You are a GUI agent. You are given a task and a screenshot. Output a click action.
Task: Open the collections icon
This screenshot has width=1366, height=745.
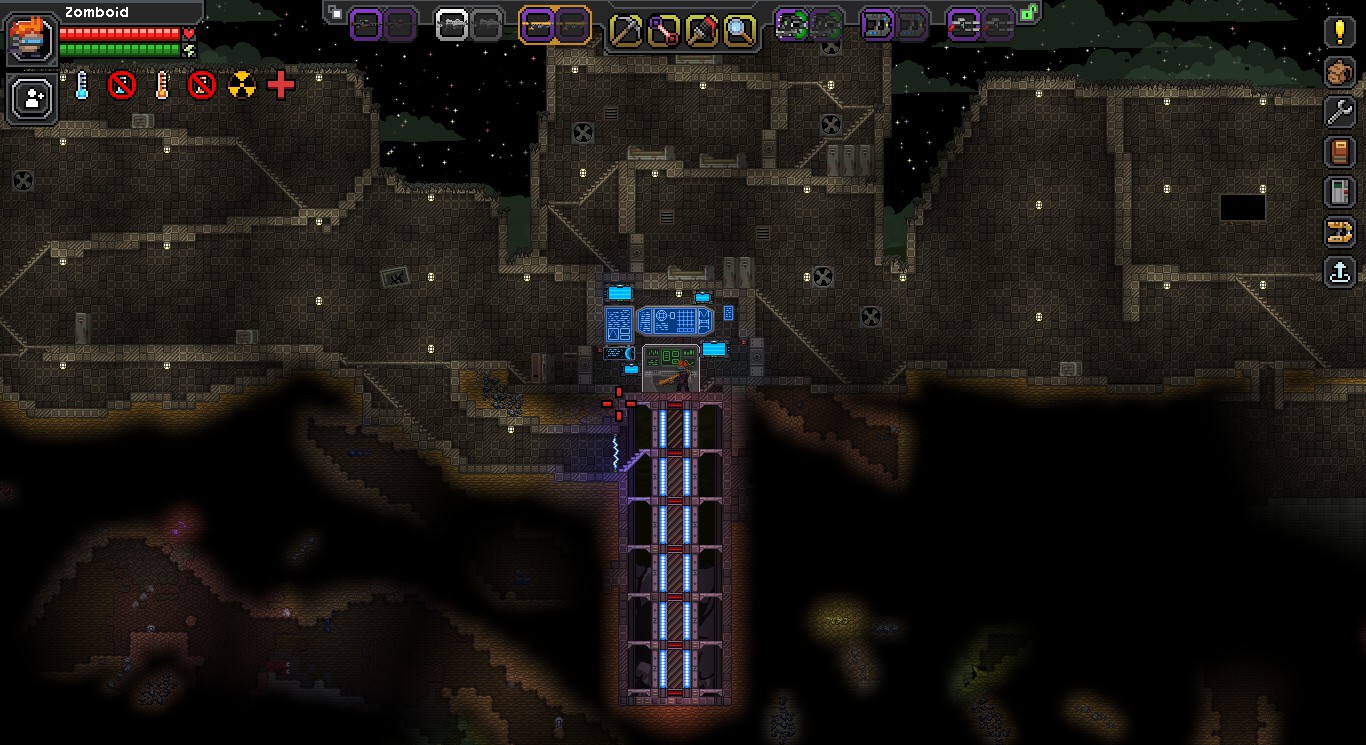tap(1339, 232)
